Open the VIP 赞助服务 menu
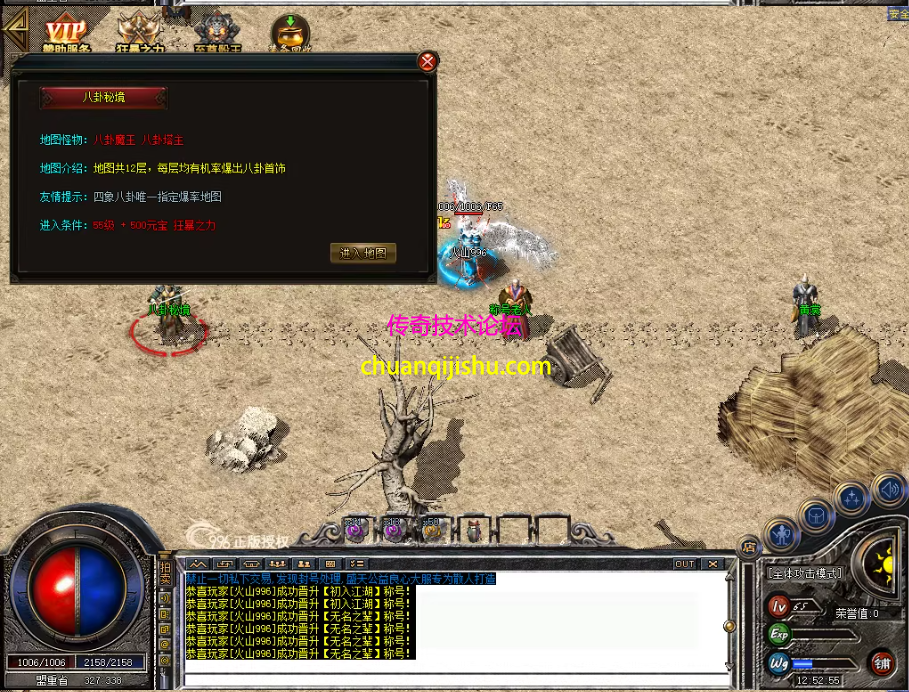The image size is (909, 692). 67,32
